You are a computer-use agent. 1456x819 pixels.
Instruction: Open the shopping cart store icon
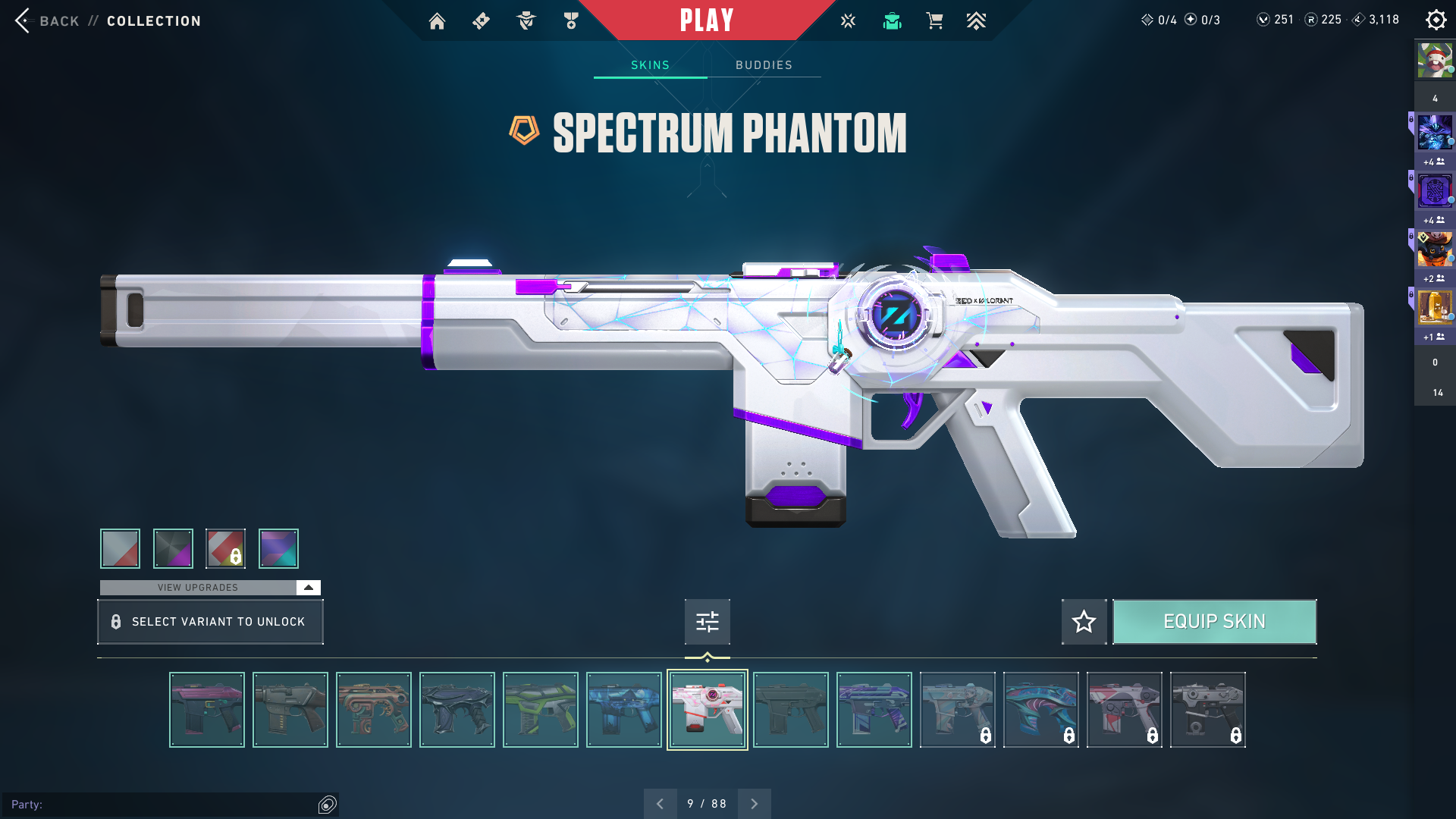click(934, 21)
